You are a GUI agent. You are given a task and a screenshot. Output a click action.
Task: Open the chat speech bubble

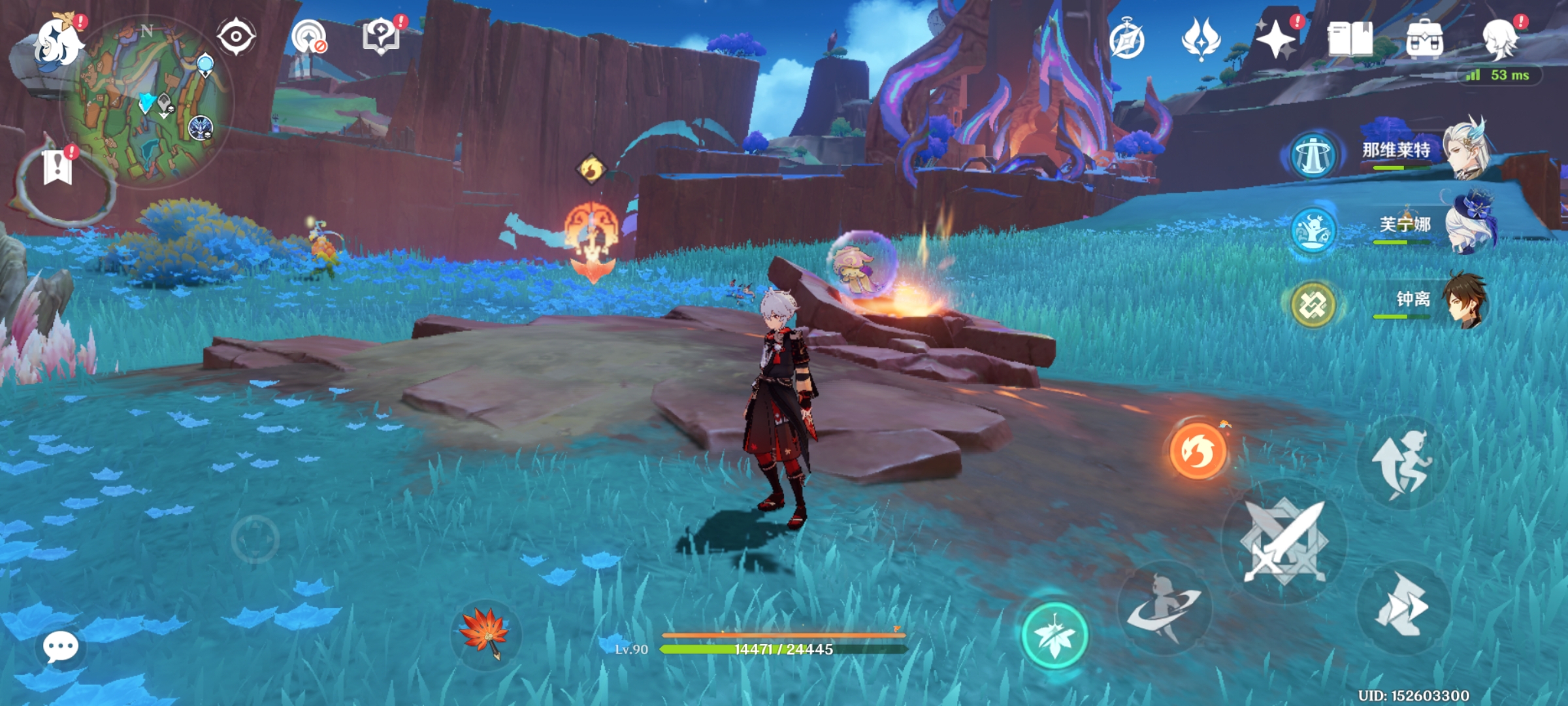click(60, 647)
